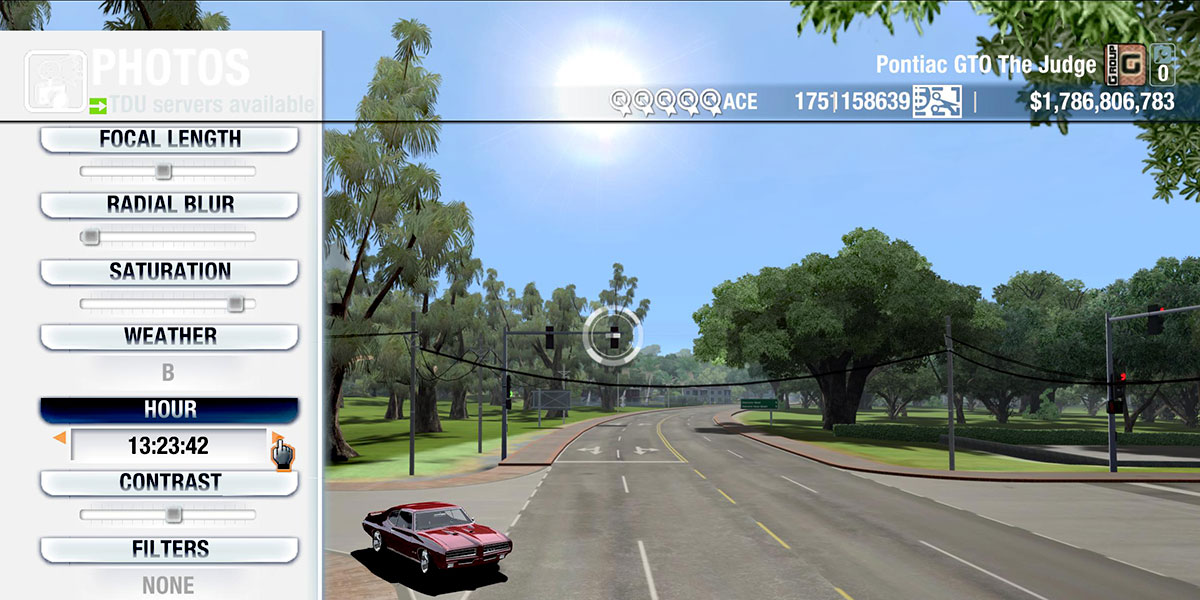Select the Contrast setting
The image size is (1200, 600).
169,483
